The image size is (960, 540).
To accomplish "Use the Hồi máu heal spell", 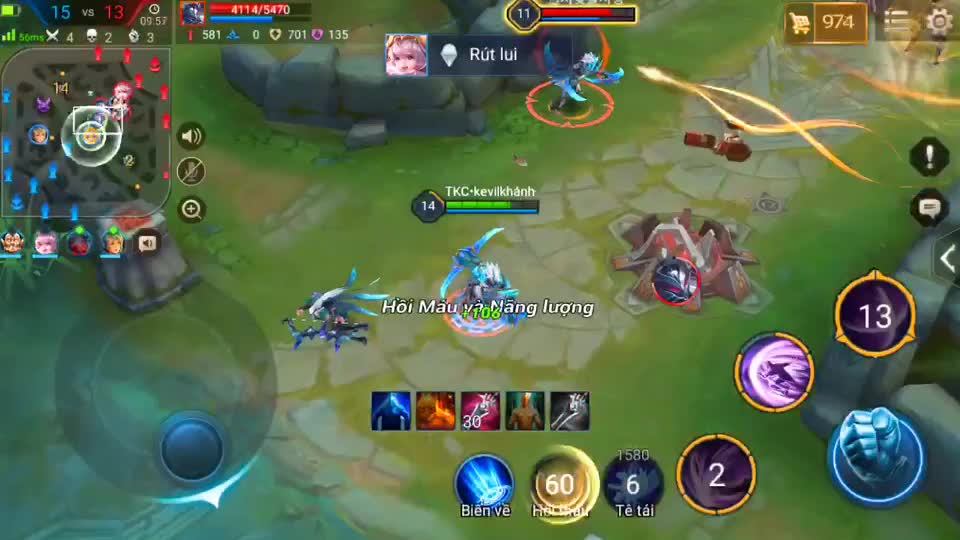I will click(560, 484).
